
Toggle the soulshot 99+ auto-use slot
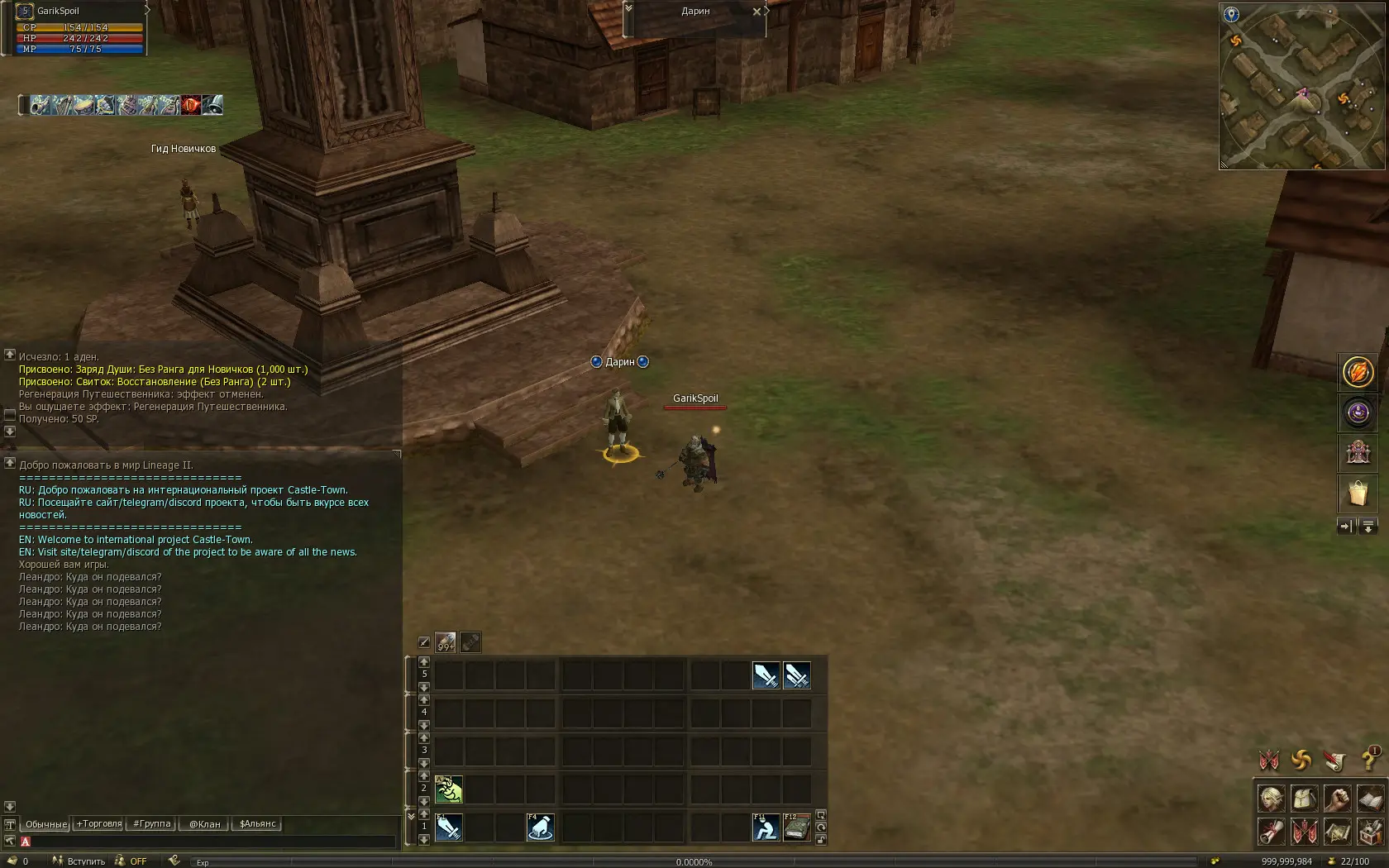[x=446, y=642]
